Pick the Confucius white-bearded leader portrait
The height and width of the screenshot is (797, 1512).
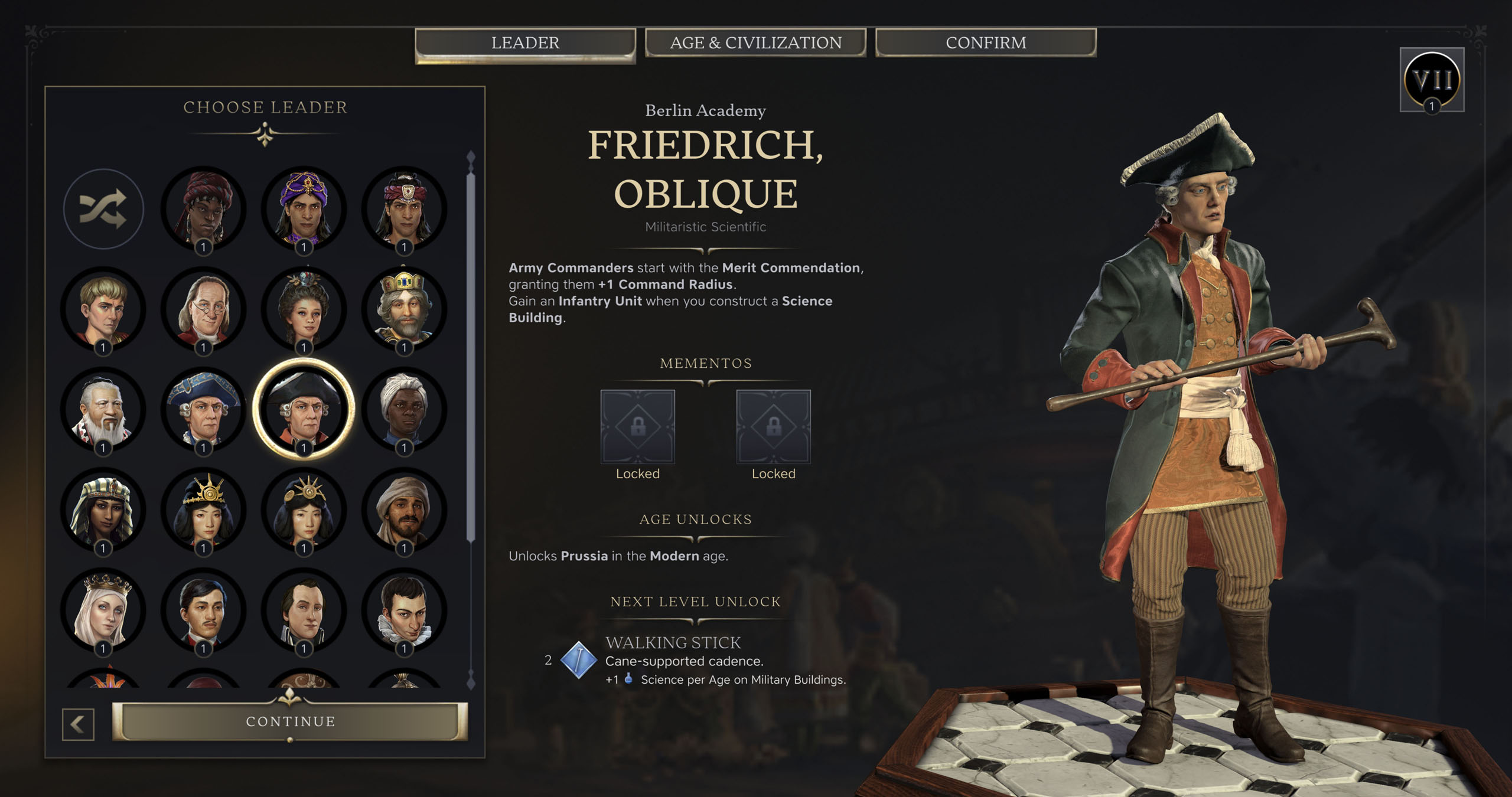click(x=103, y=410)
